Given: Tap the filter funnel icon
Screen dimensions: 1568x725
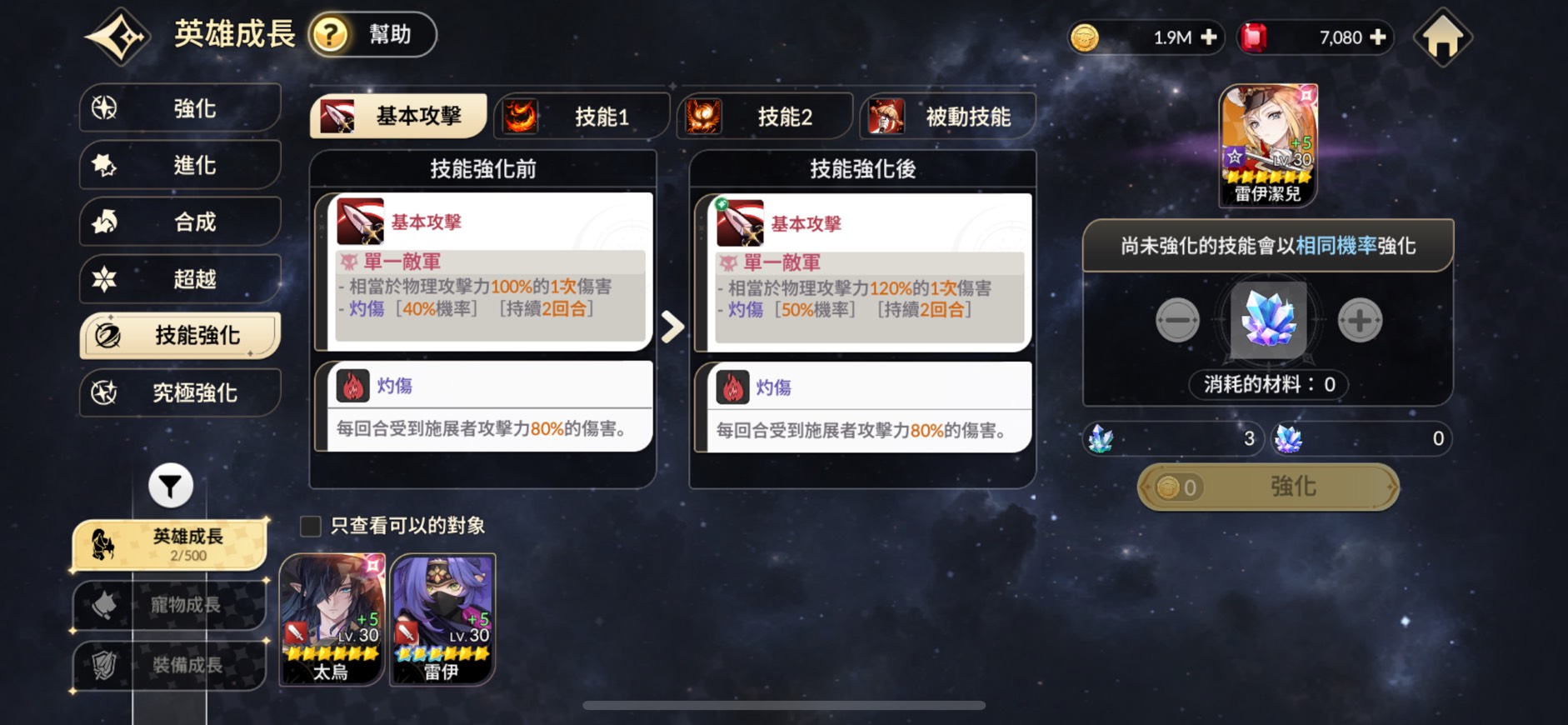Looking at the screenshot, I should pyautogui.click(x=171, y=485).
